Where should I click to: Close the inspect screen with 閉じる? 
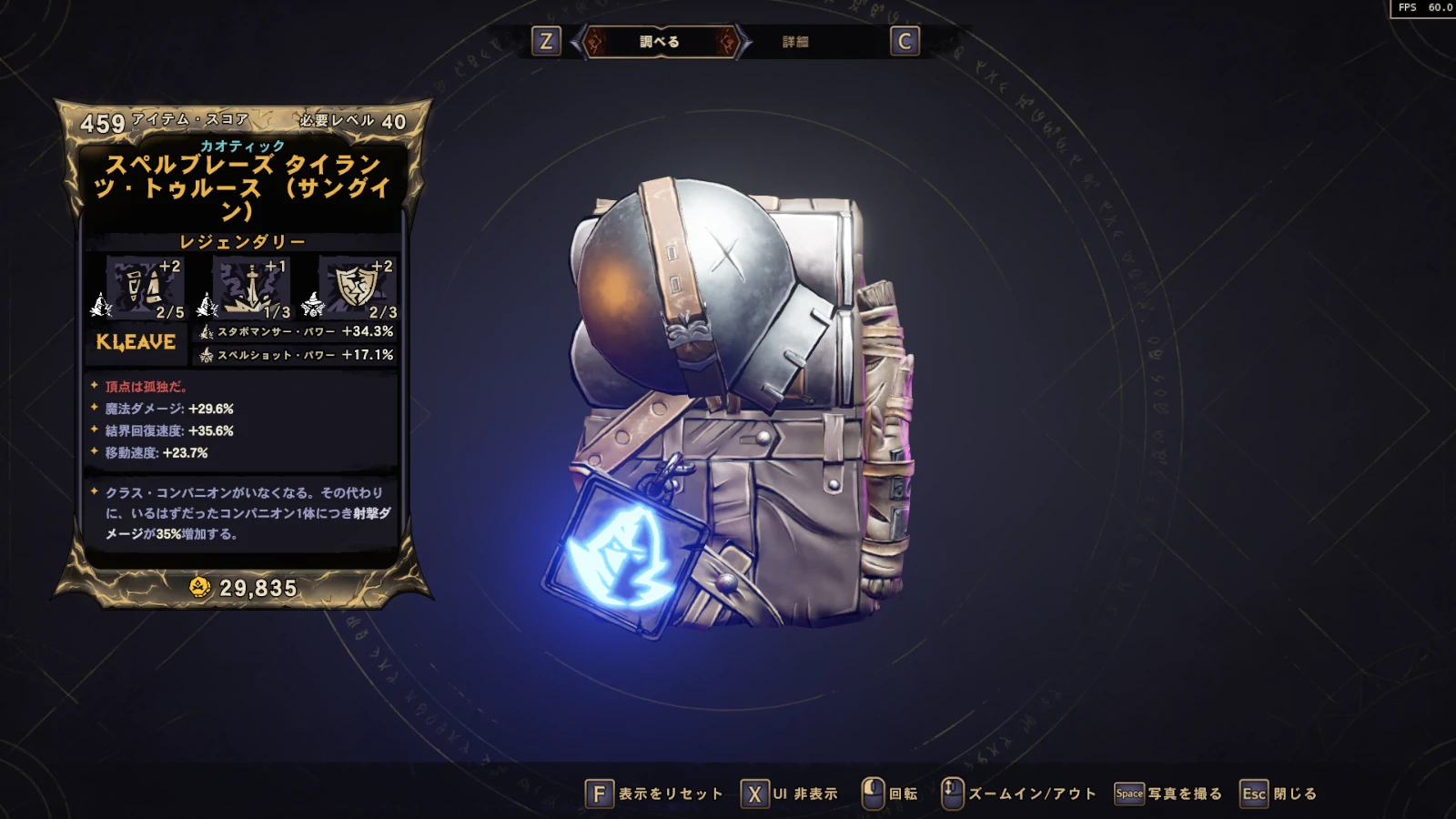1279,794
